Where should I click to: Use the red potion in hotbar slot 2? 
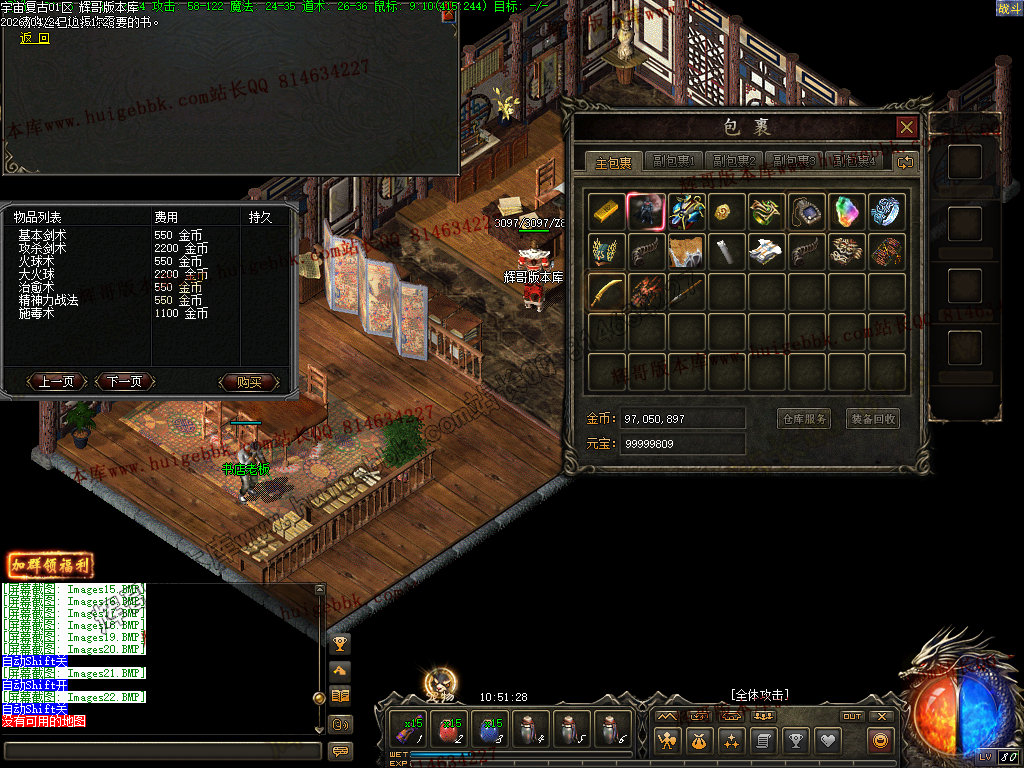pyautogui.click(x=451, y=729)
